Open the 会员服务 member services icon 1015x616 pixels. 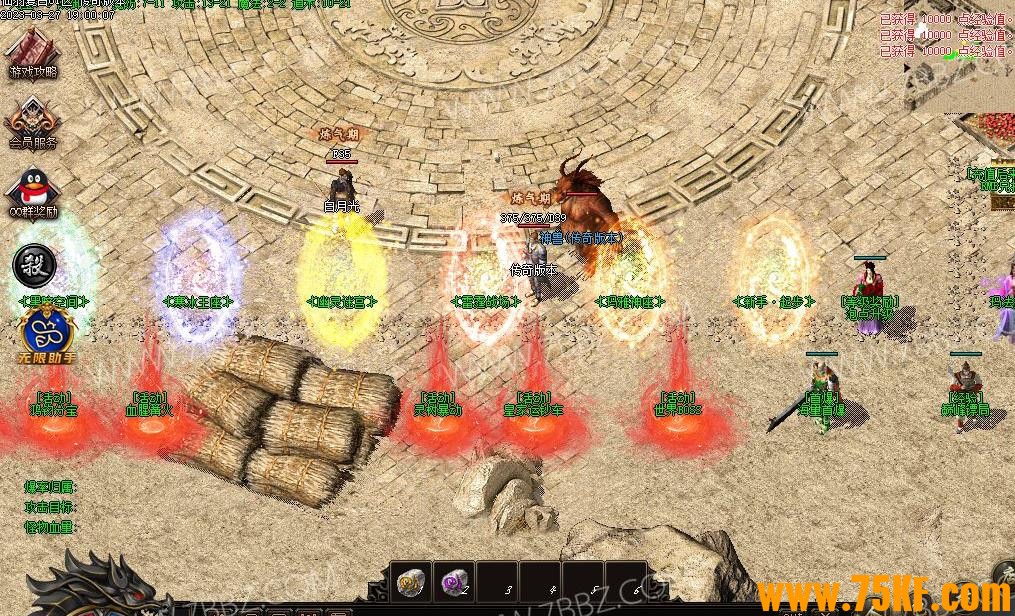(x=33, y=122)
